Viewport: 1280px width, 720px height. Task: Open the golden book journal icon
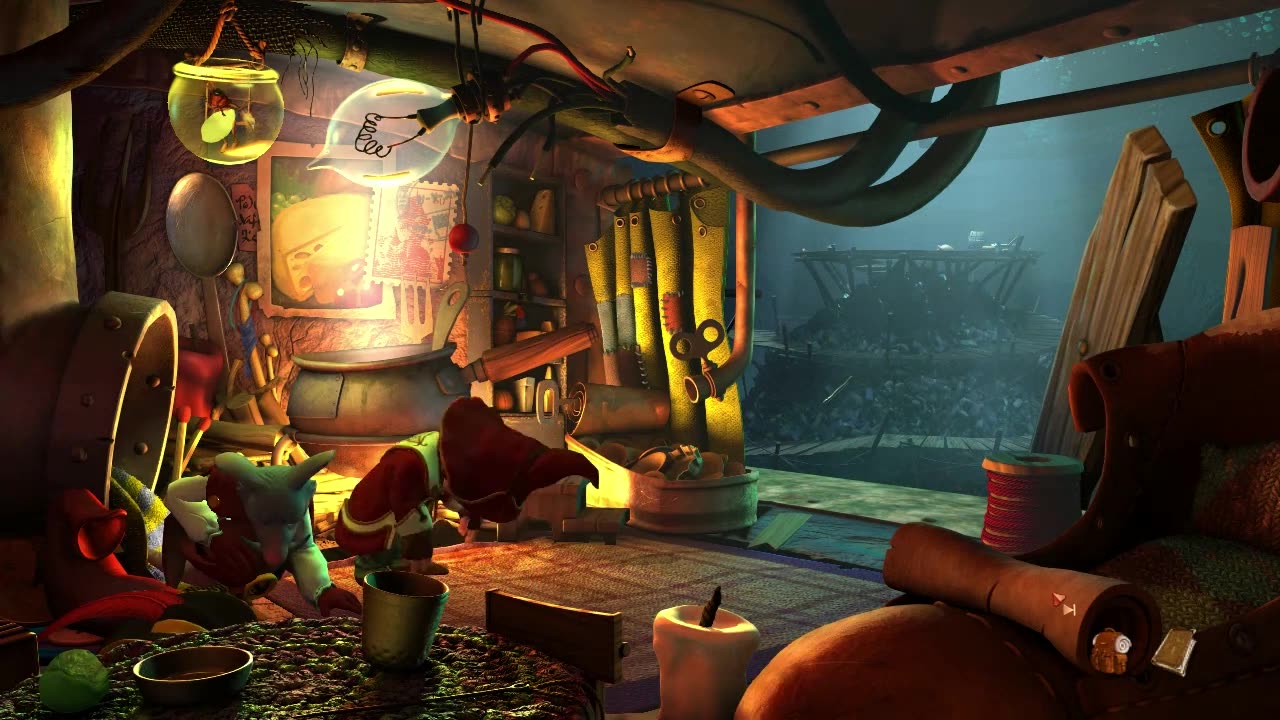click(1173, 650)
